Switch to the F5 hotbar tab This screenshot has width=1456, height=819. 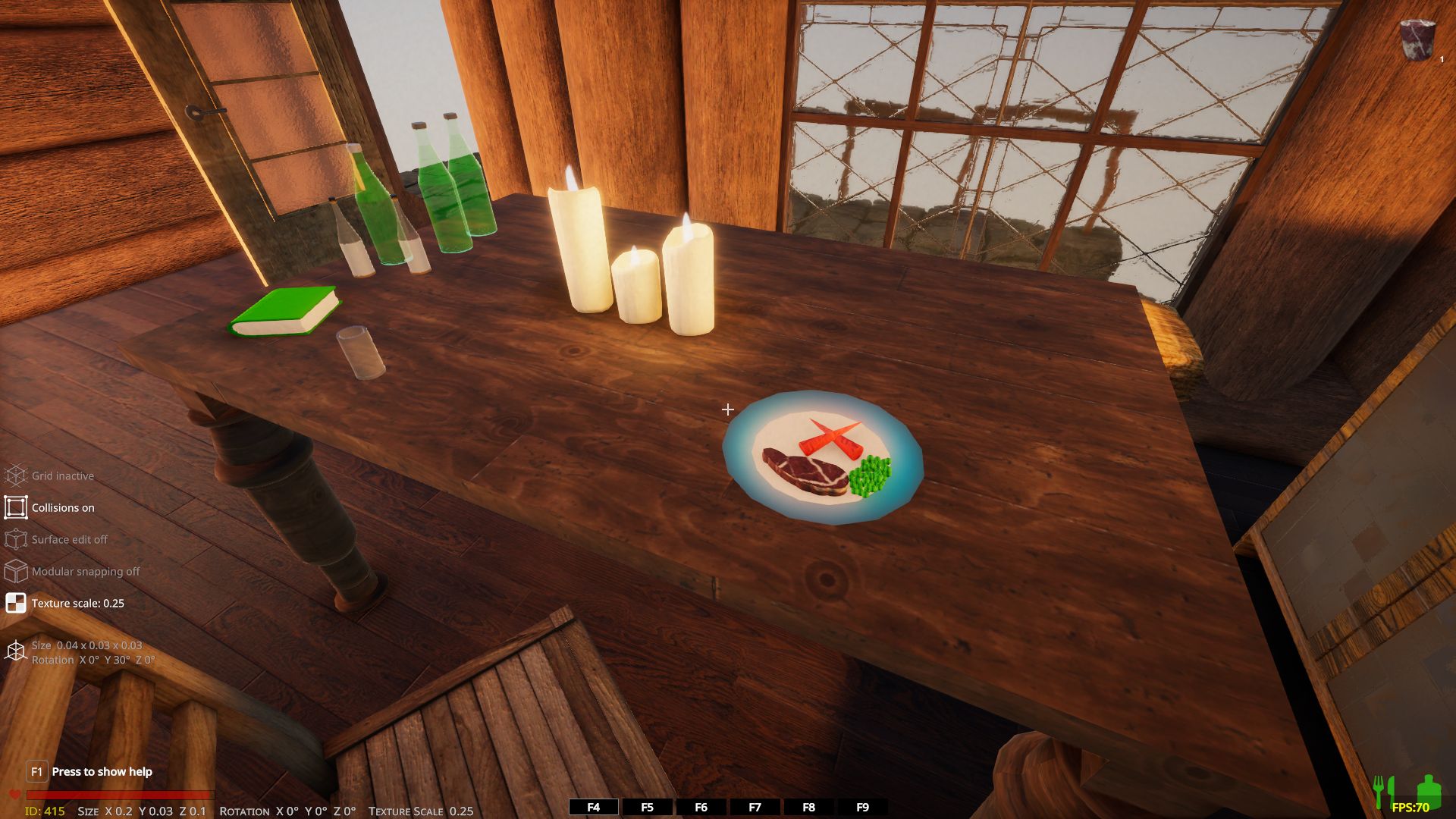pyautogui.click(x=647, y=808)
